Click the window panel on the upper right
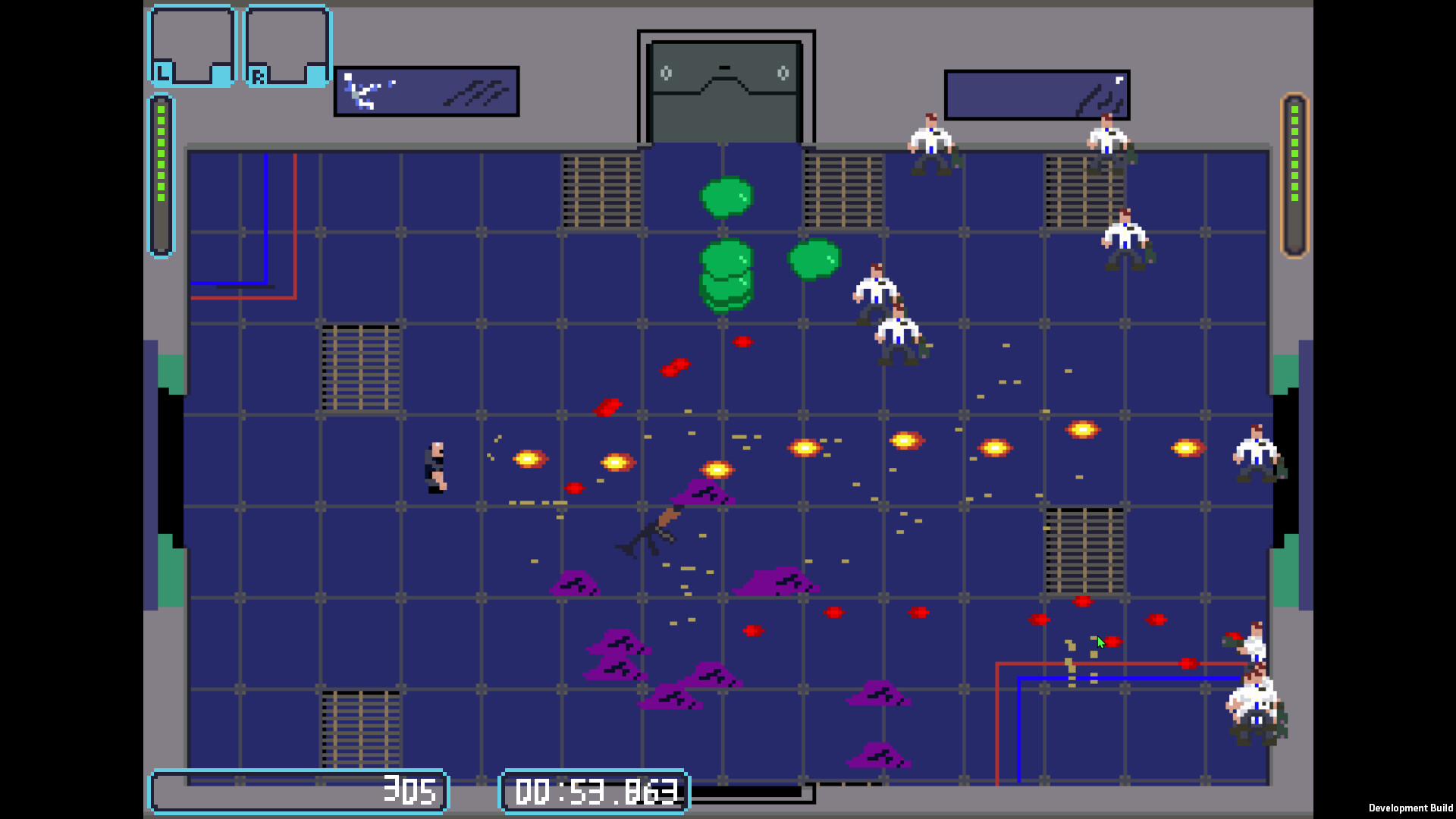The width and height of the screenshot is (1456, 819). tap(1036, 93)
